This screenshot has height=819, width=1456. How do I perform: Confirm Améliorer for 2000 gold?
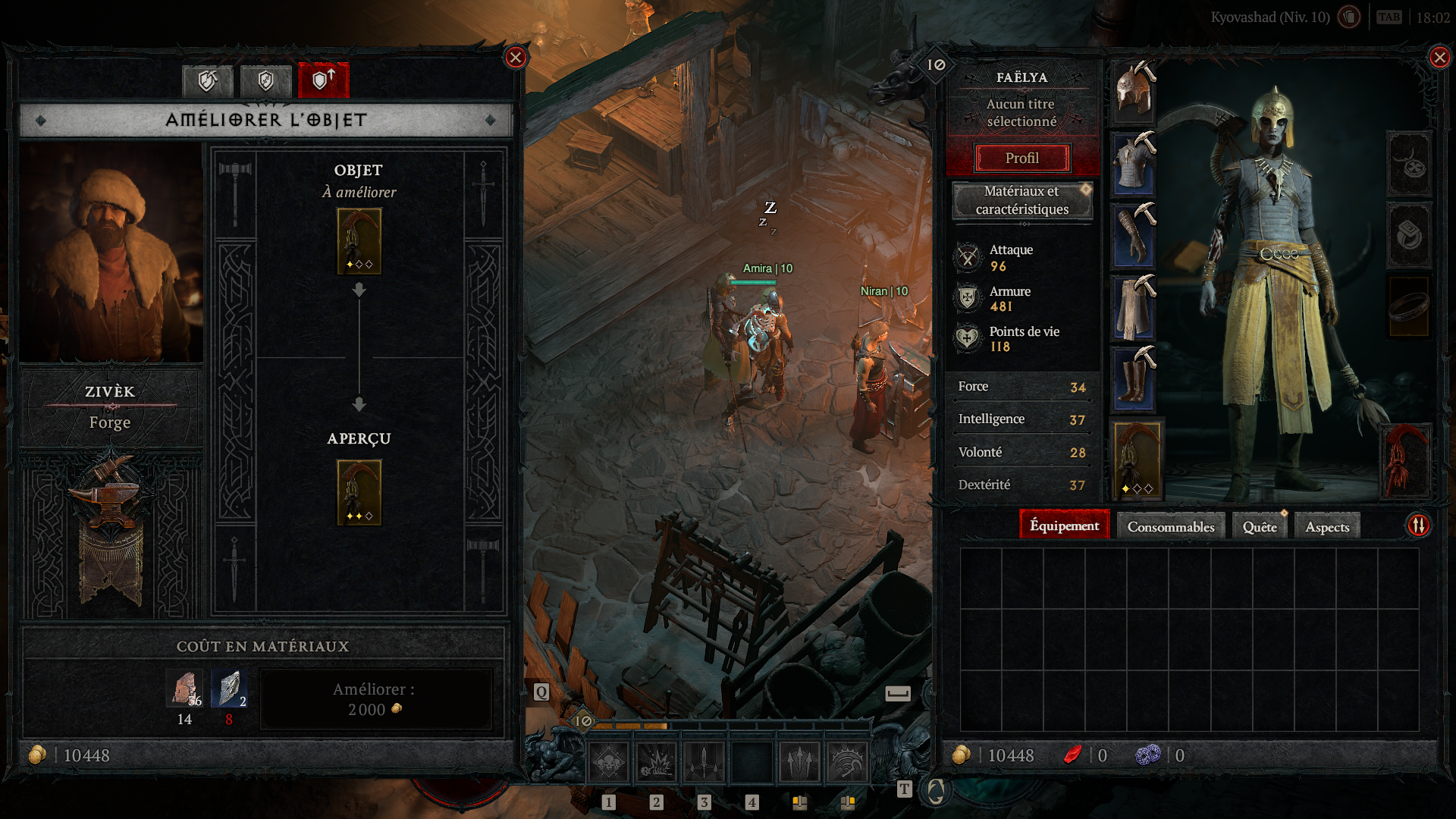(x=375, y=699)
